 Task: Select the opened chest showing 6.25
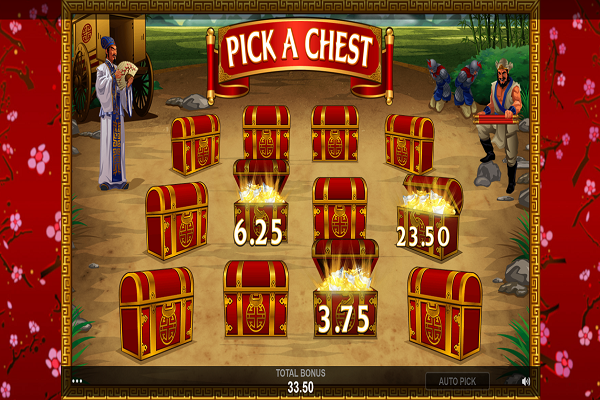[x=260, y=205]
